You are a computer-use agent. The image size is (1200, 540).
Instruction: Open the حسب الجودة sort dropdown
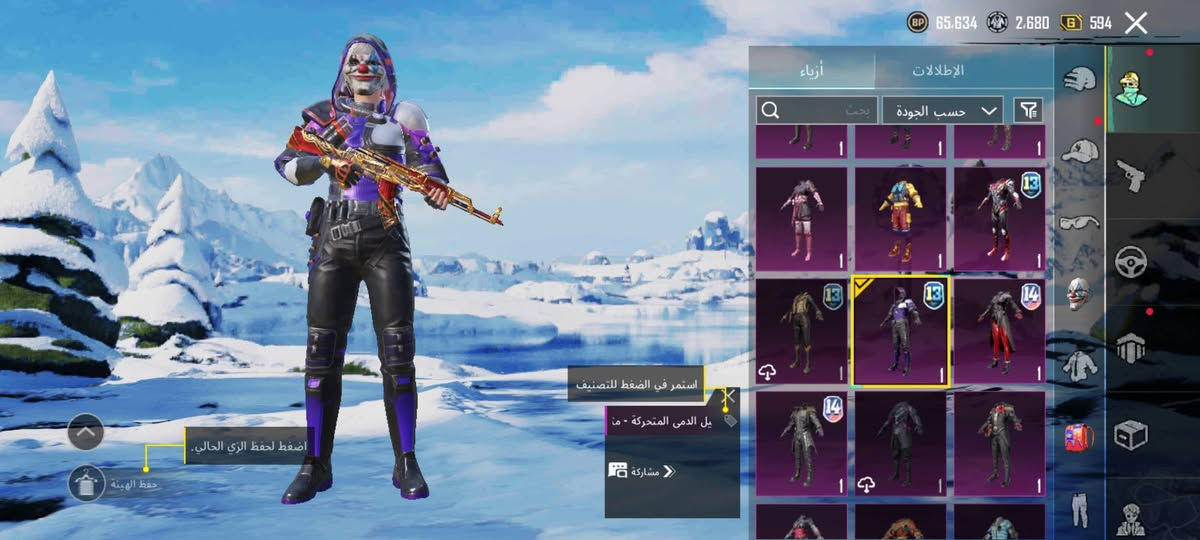943,110
